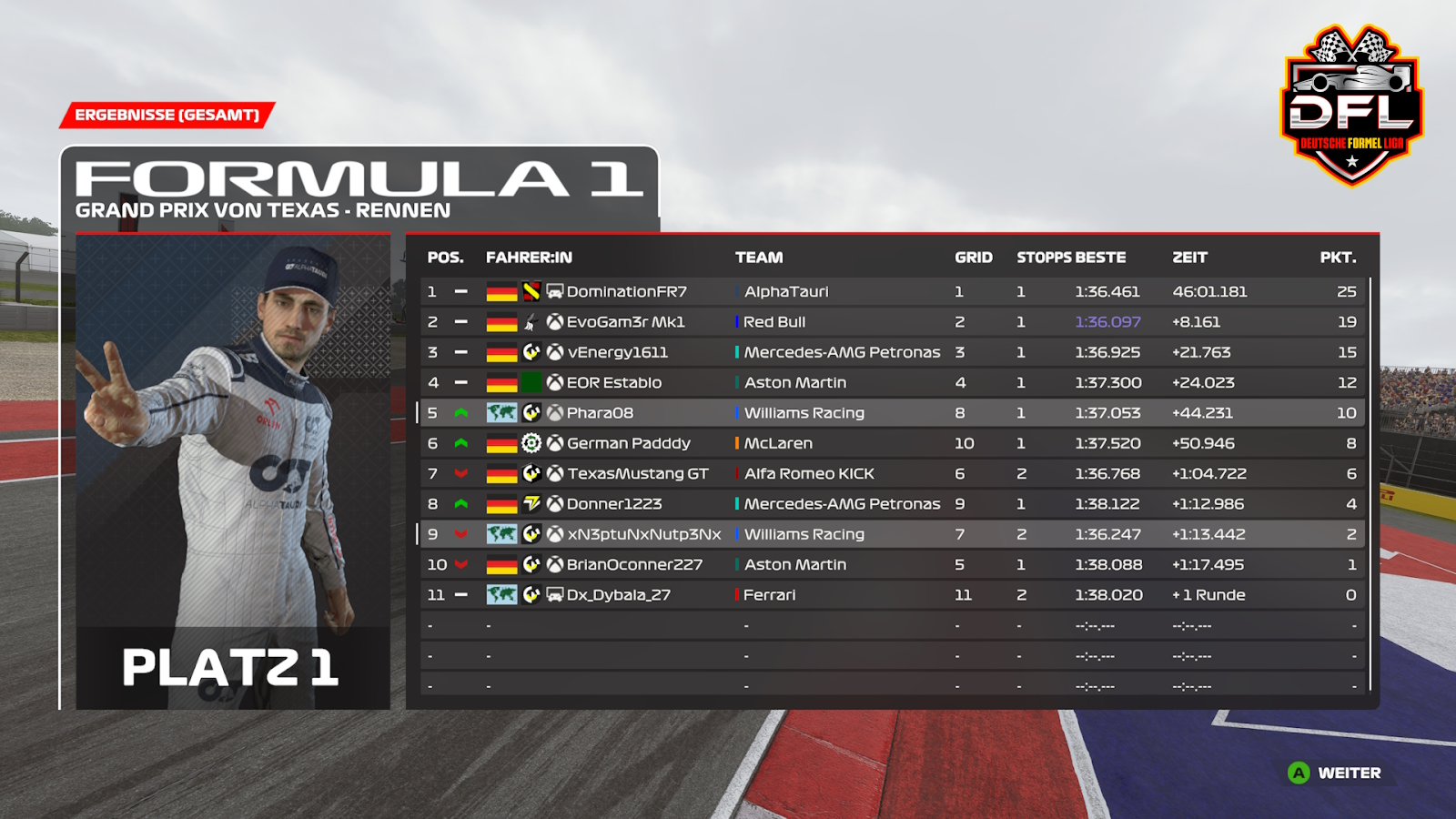Image resolution: width=1456 pixels, height=819 pixels.
Task: Continue with the WEITER button
Action: click(1335, 773)
